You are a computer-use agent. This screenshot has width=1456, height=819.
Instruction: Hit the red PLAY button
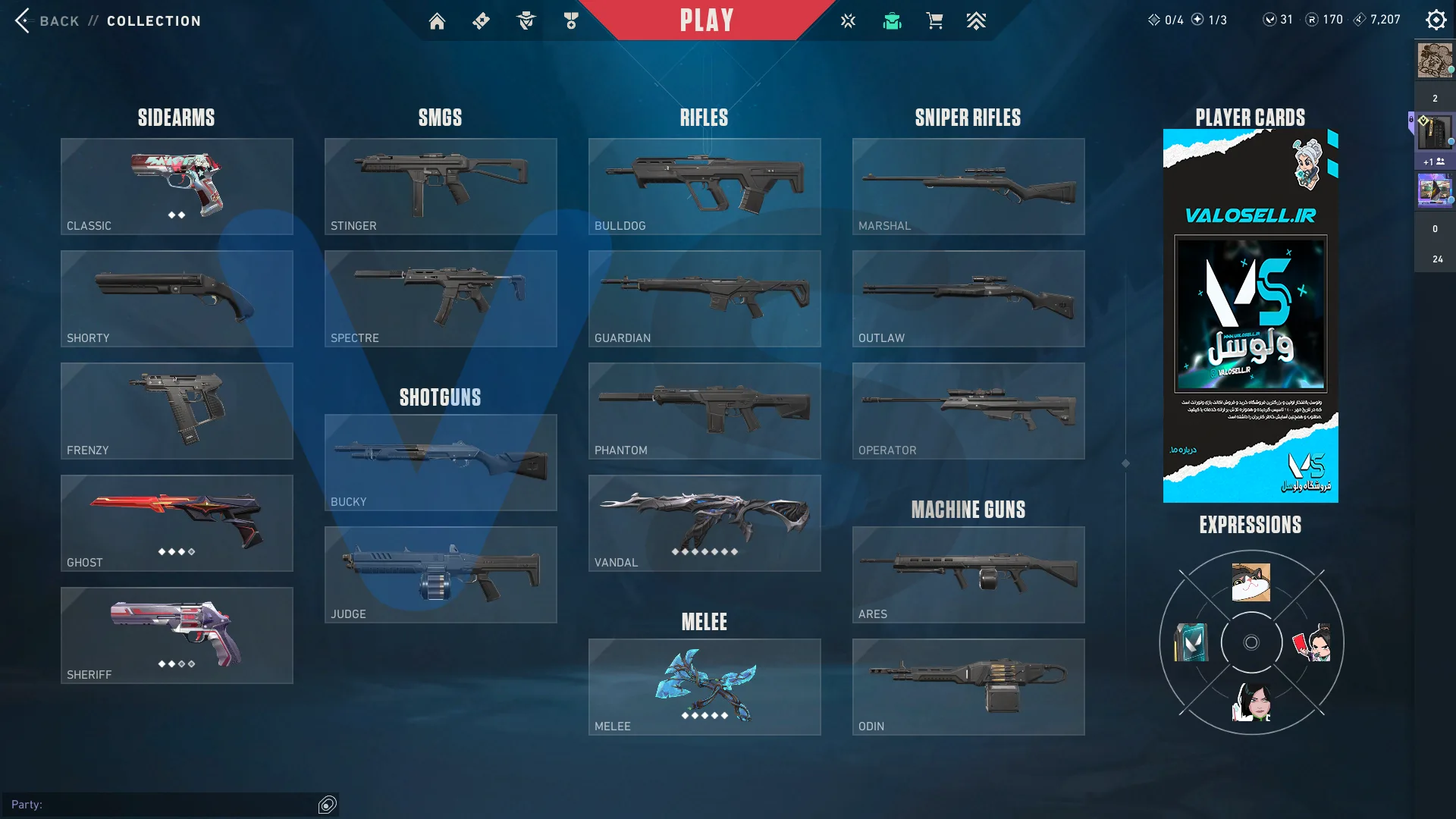coord(706,20)
